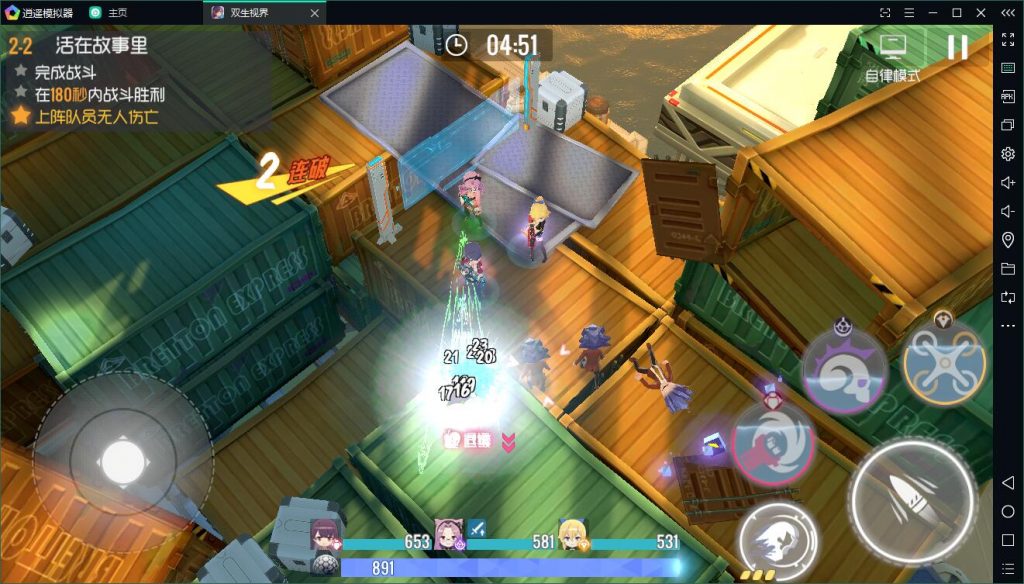
Task: Click the emulator location pin icon
Action: 1008,240
